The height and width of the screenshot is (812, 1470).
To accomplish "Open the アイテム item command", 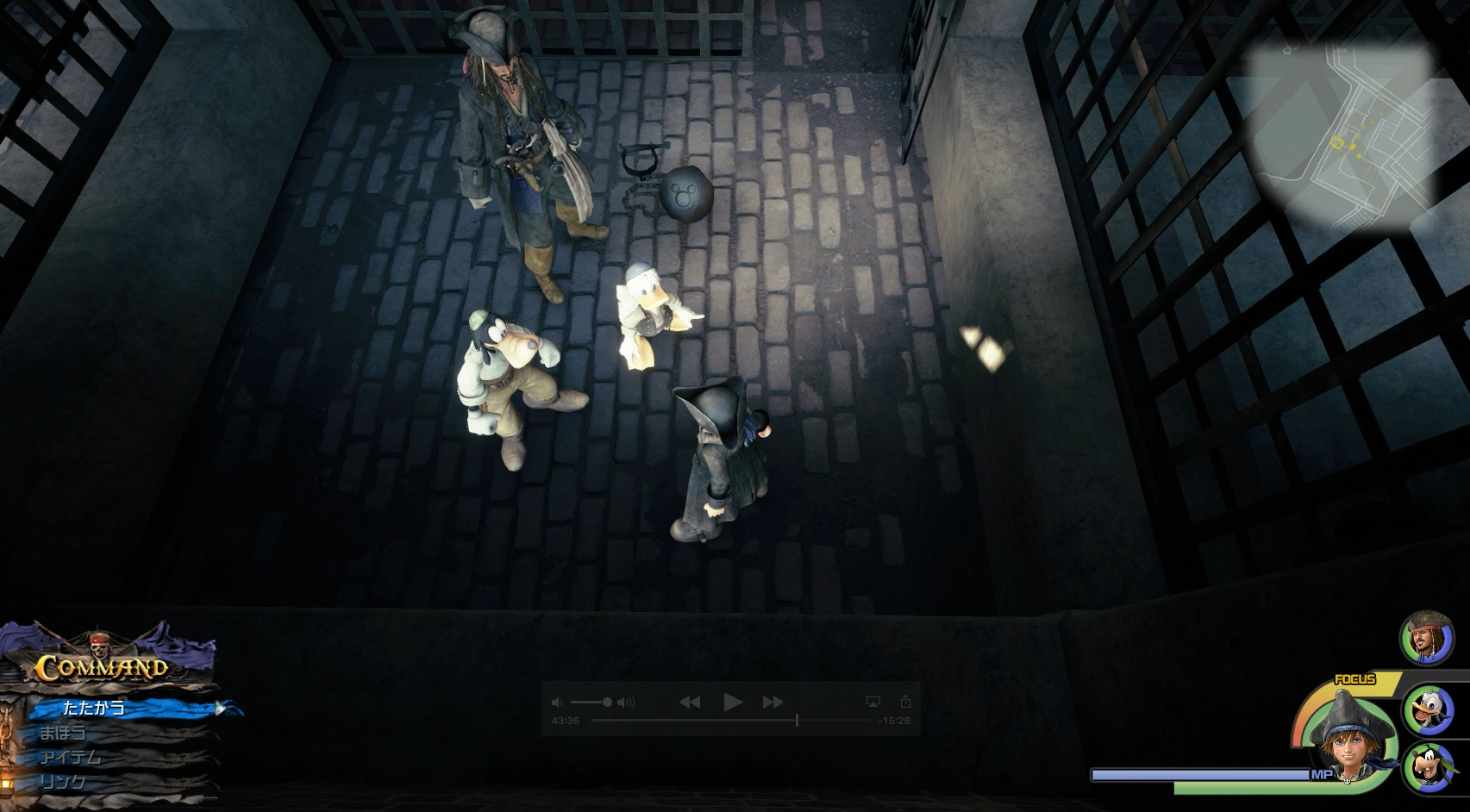I will [x=71, y=758].
